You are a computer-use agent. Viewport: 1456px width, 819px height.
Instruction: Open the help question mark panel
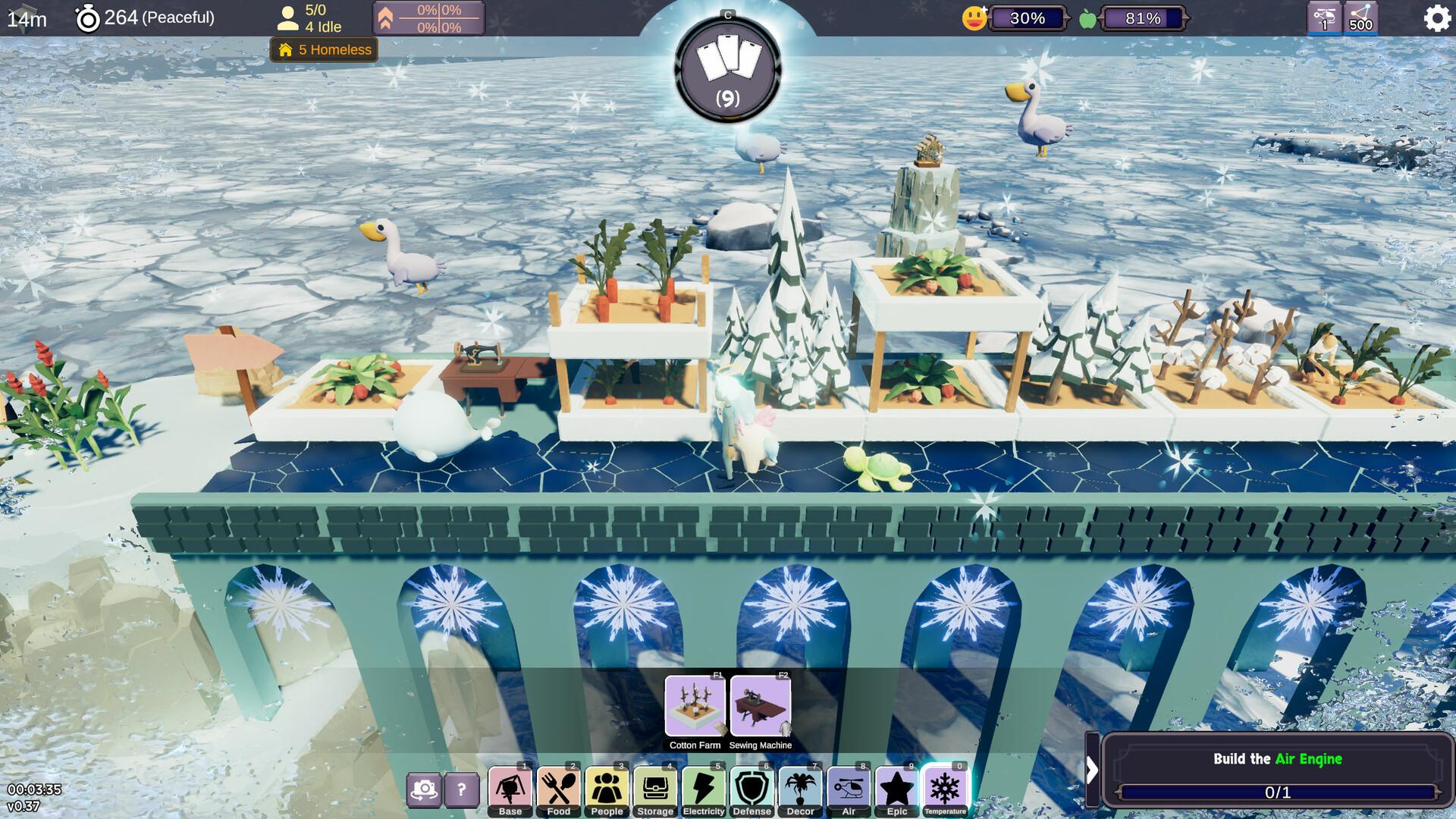pos(460,790)
